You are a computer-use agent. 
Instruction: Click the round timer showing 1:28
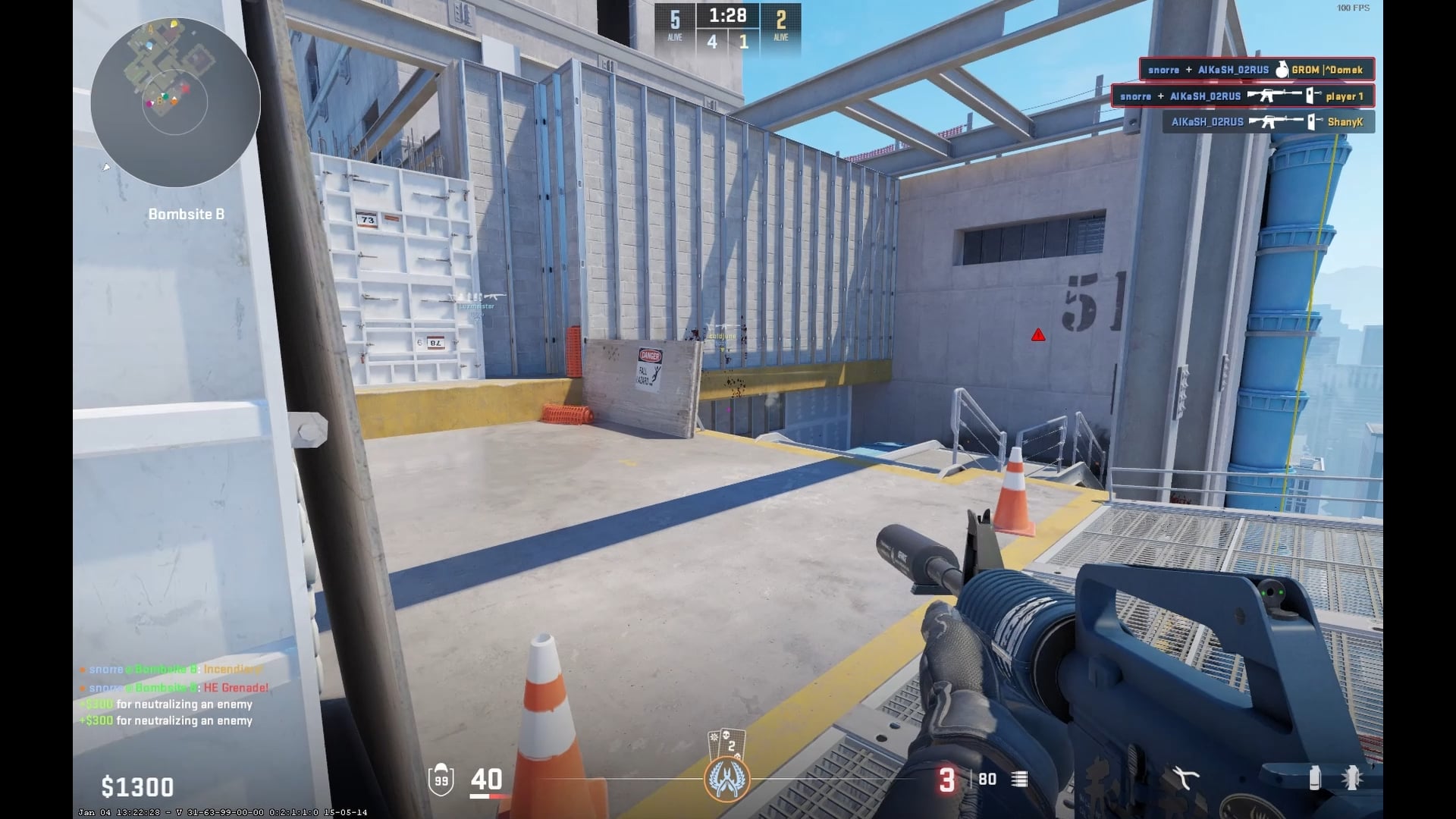coord(726,15)
